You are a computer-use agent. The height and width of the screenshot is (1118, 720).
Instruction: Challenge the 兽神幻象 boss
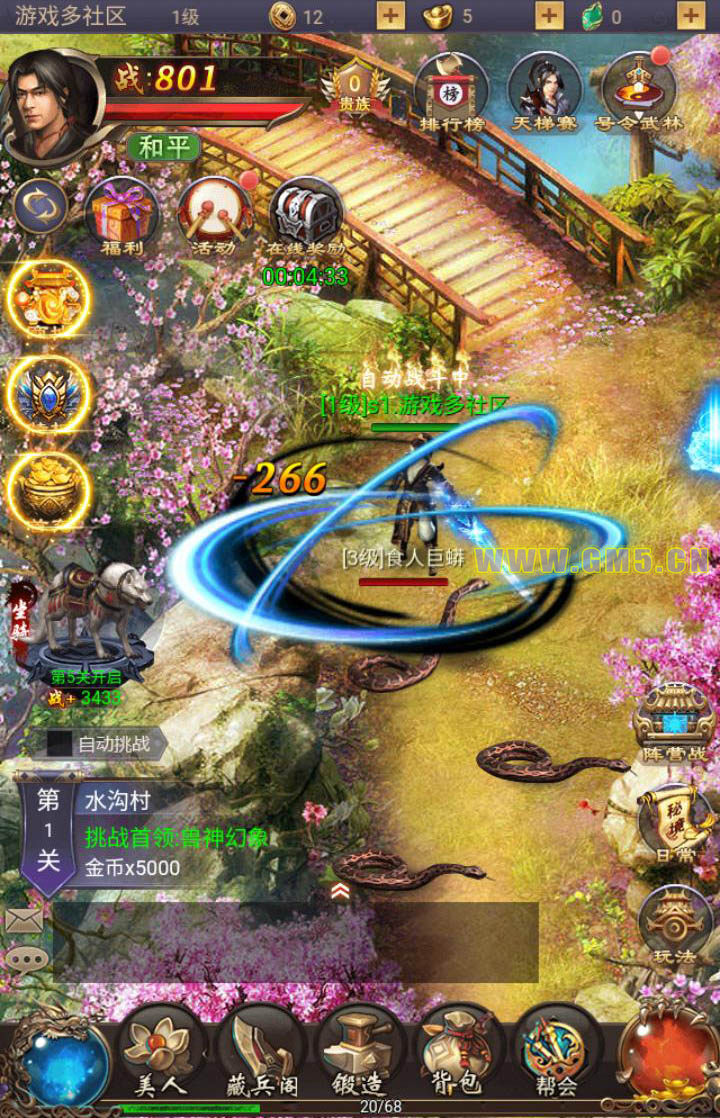[x=176, y=838]
